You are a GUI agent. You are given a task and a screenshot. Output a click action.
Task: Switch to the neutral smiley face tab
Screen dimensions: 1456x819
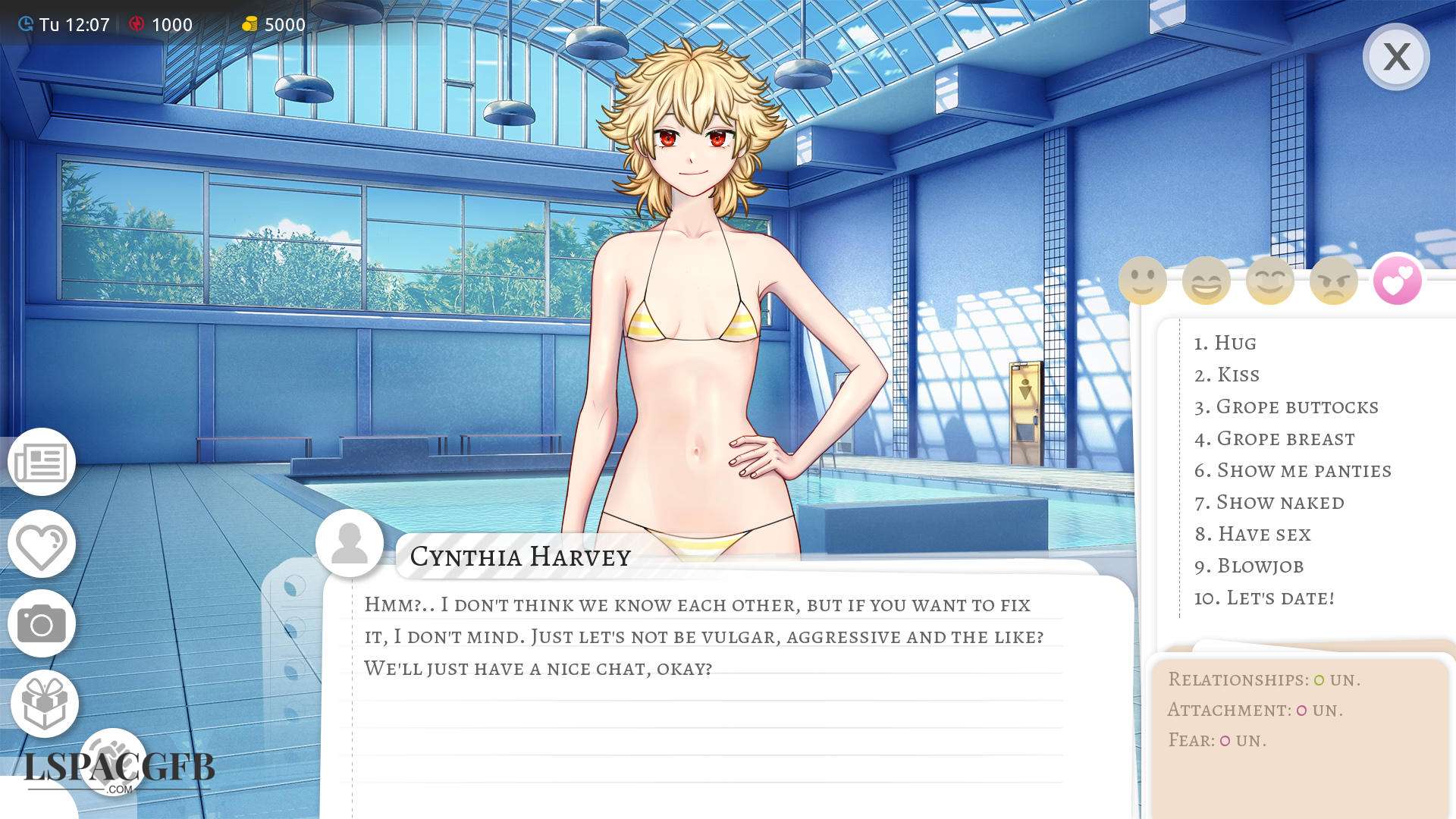1142,281
